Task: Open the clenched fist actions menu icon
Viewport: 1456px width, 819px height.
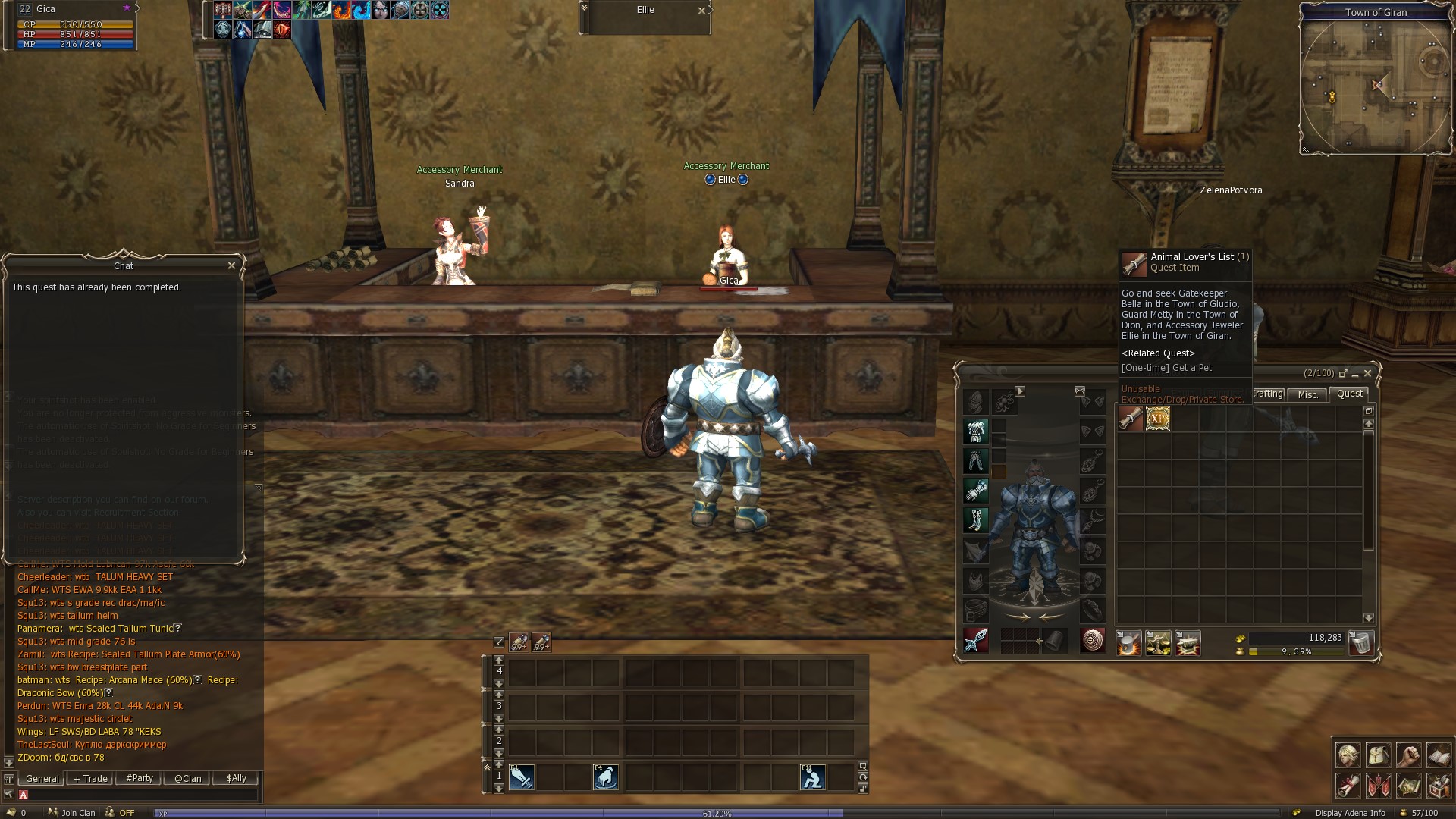Action: [1408, 755]
